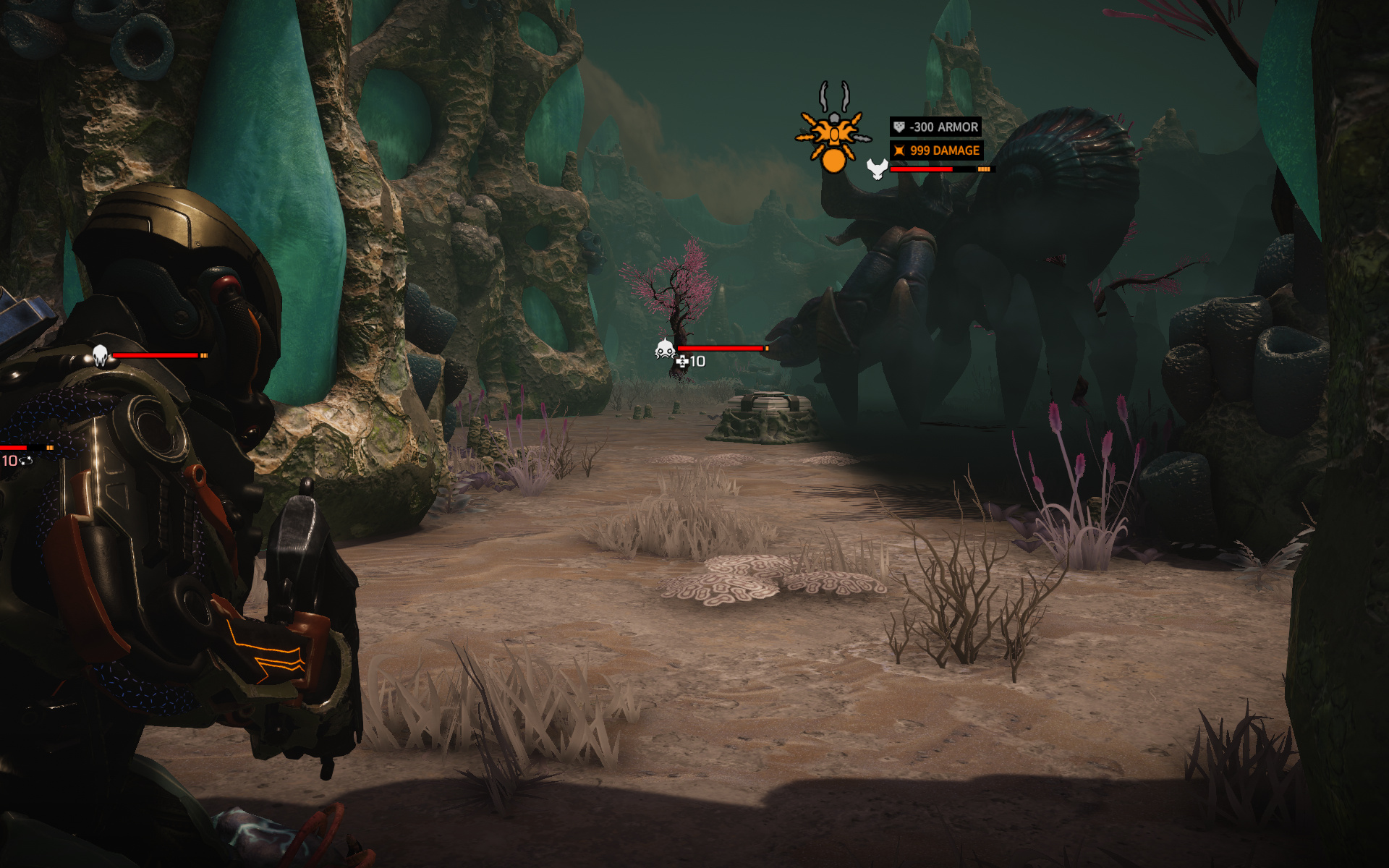1389x868 pixels.
Task: Click the white horned emblem beside the boss health bar
Action: (x=877, y=169)
